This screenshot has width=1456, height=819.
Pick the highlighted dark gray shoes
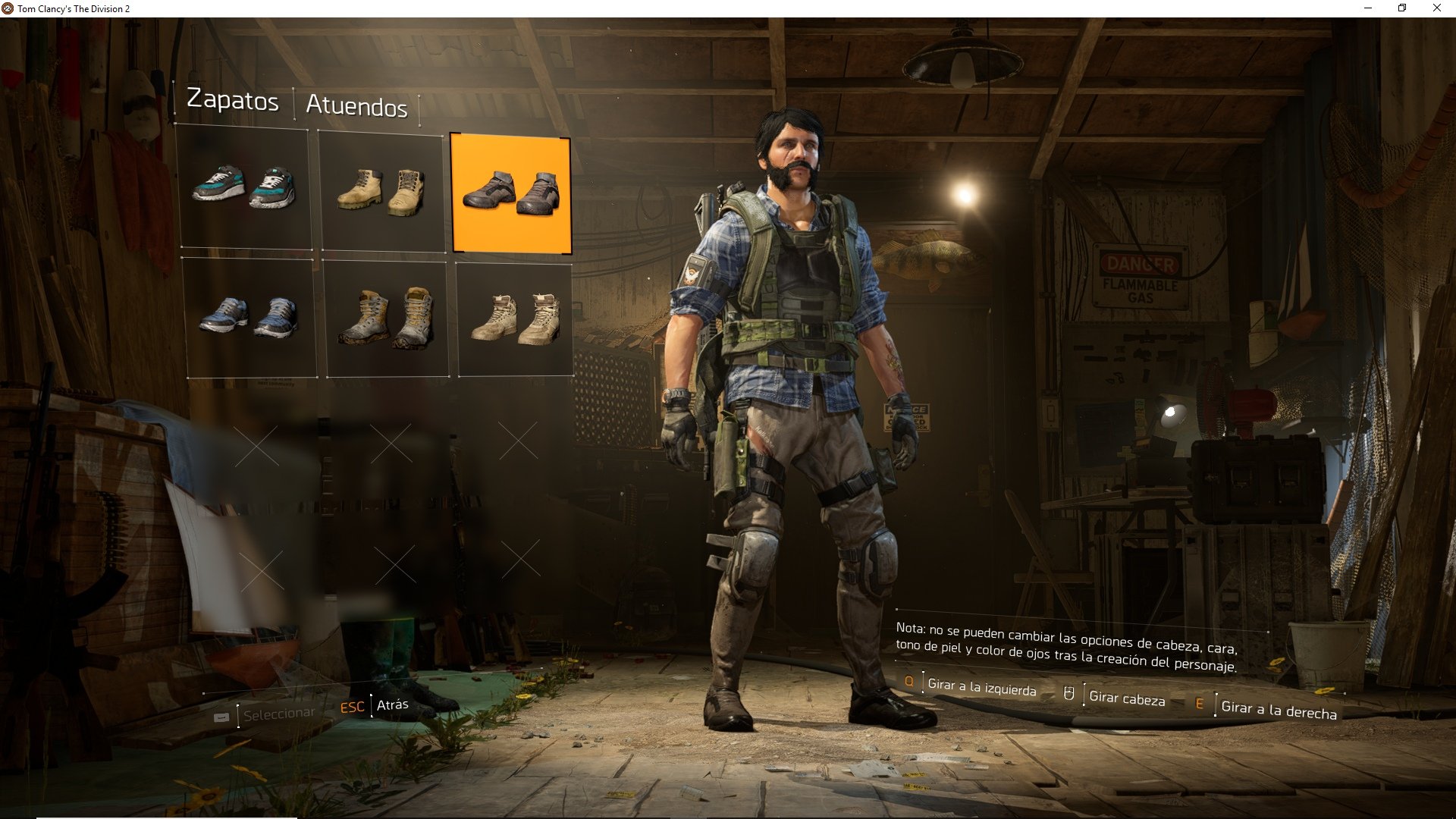510,193
